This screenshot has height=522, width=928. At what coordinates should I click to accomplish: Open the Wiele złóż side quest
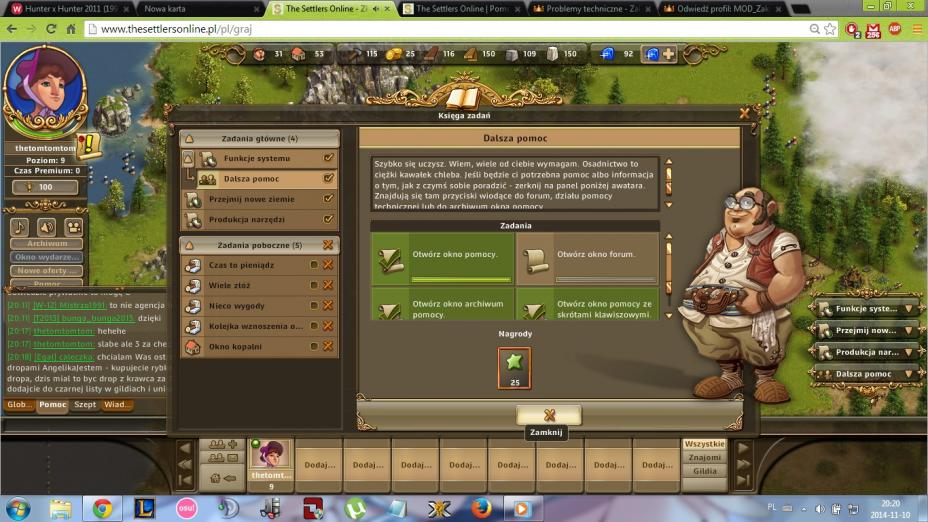pos(230,285)
